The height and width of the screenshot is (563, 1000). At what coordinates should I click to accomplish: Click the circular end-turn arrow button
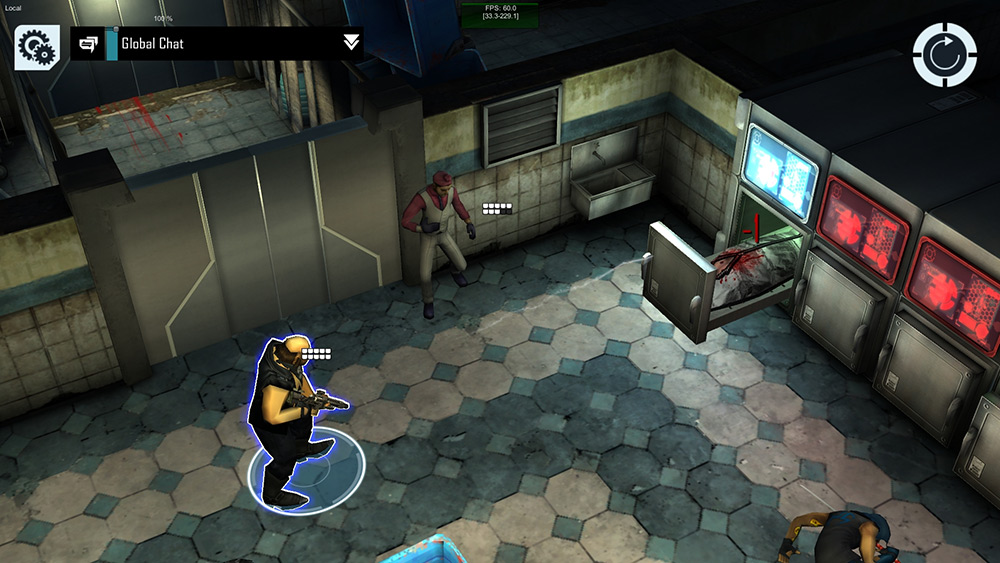click(x=944, y=55)
